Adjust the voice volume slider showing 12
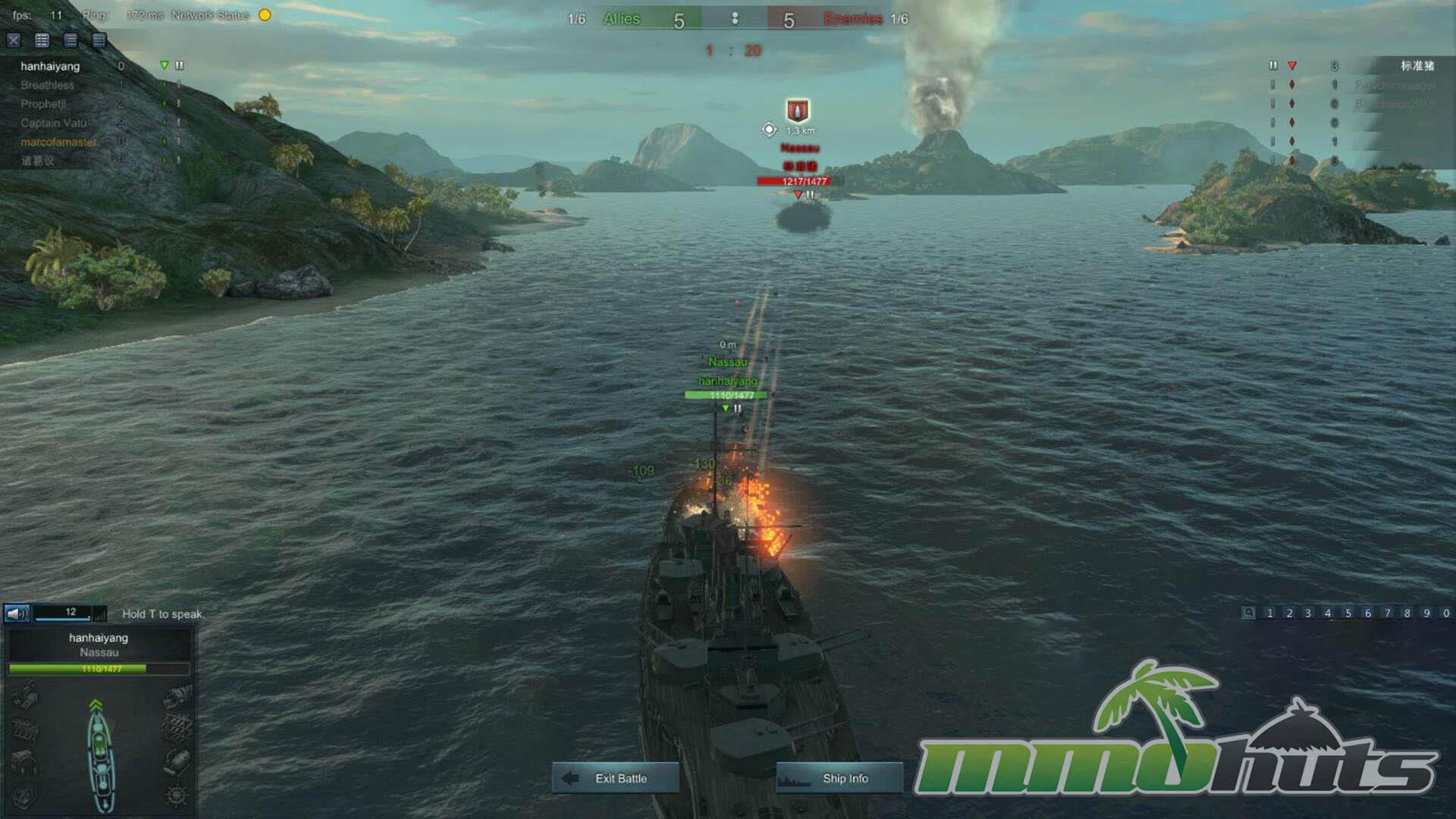 [64, 613]
